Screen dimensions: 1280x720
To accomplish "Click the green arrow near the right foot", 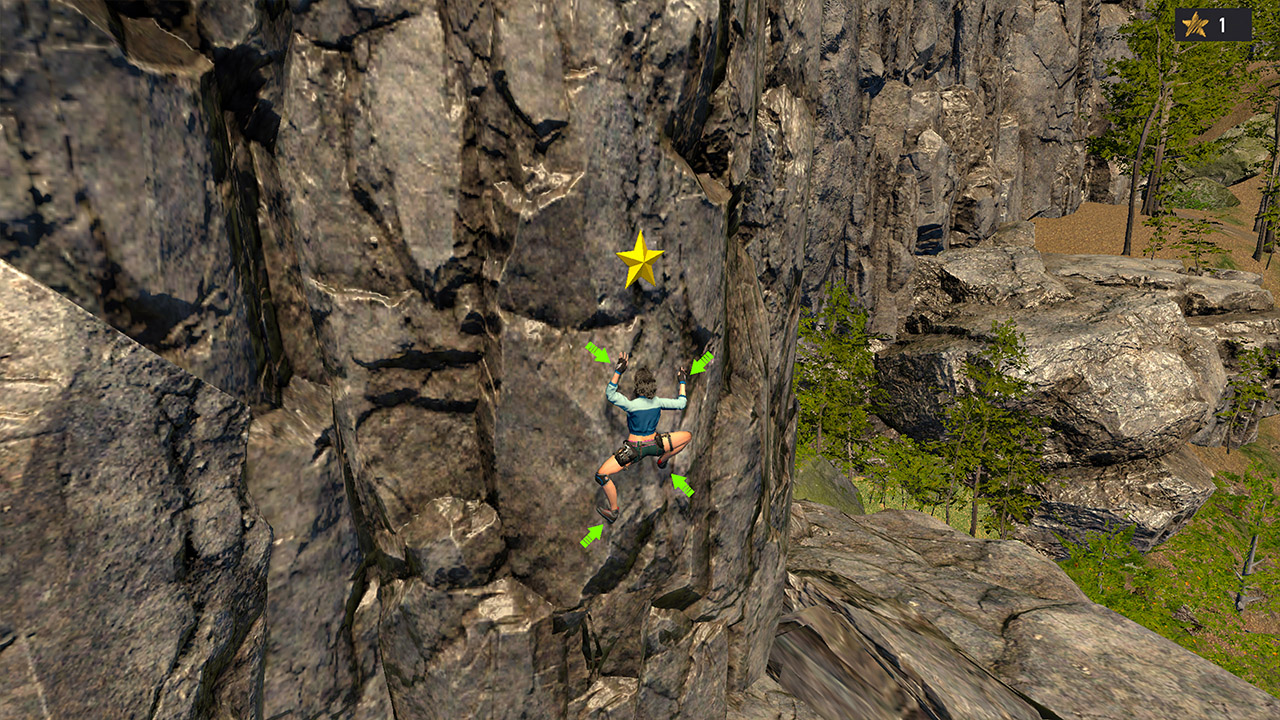I will click(x=681, y=483).
